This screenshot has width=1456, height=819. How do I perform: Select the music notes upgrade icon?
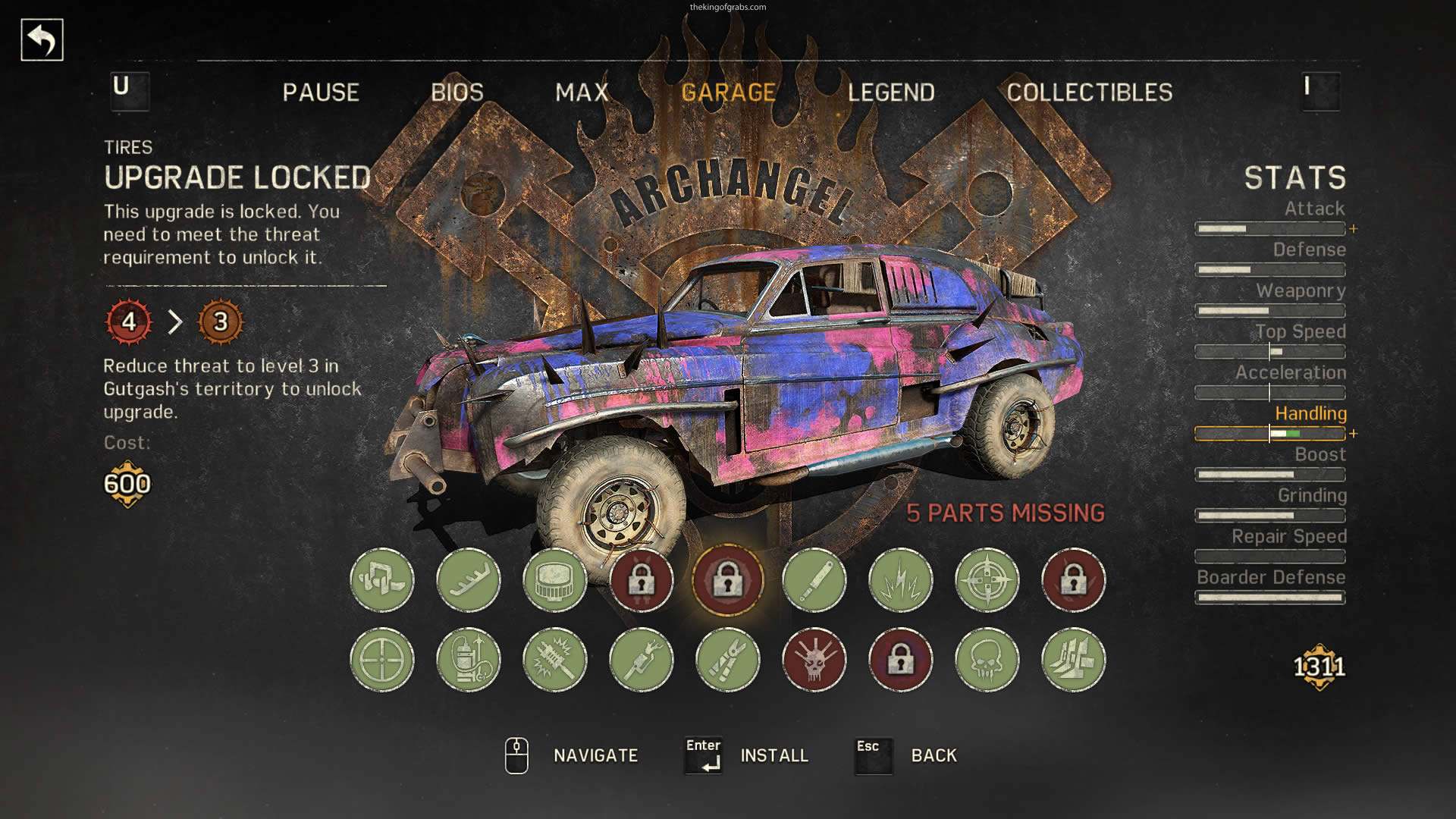(382, 580)
